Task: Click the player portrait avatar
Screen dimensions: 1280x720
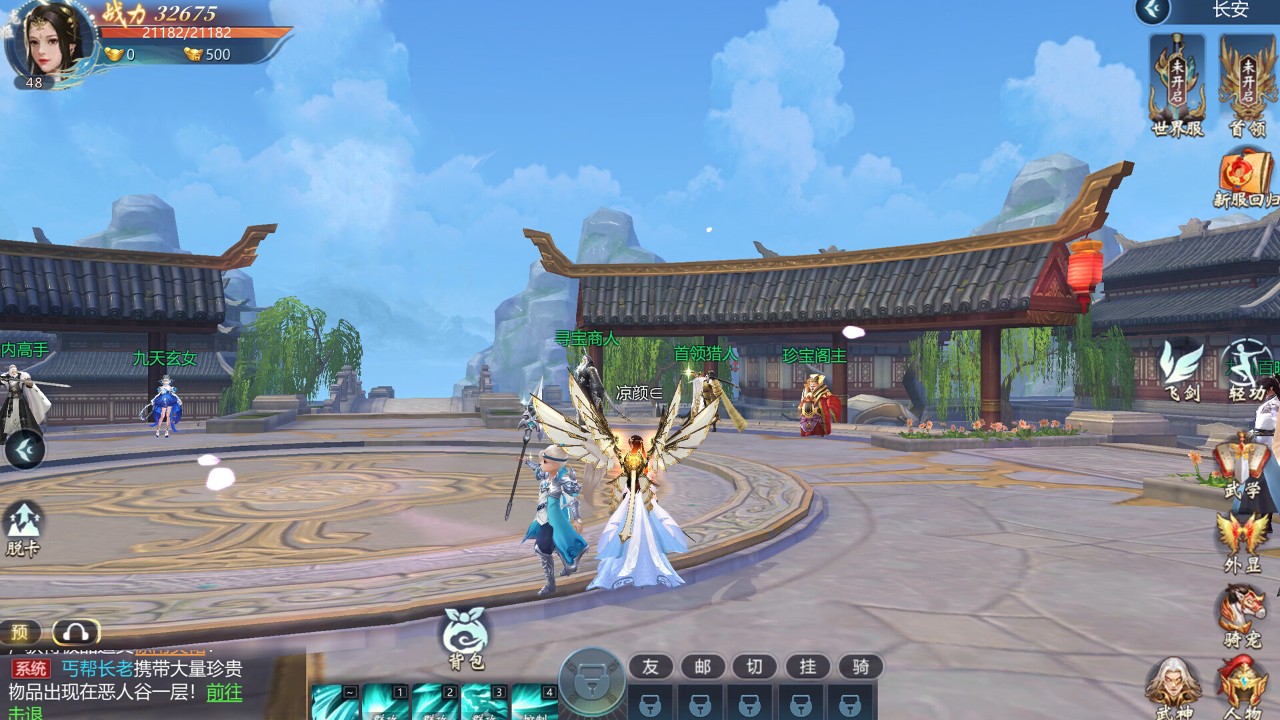Action: point(50,42)
